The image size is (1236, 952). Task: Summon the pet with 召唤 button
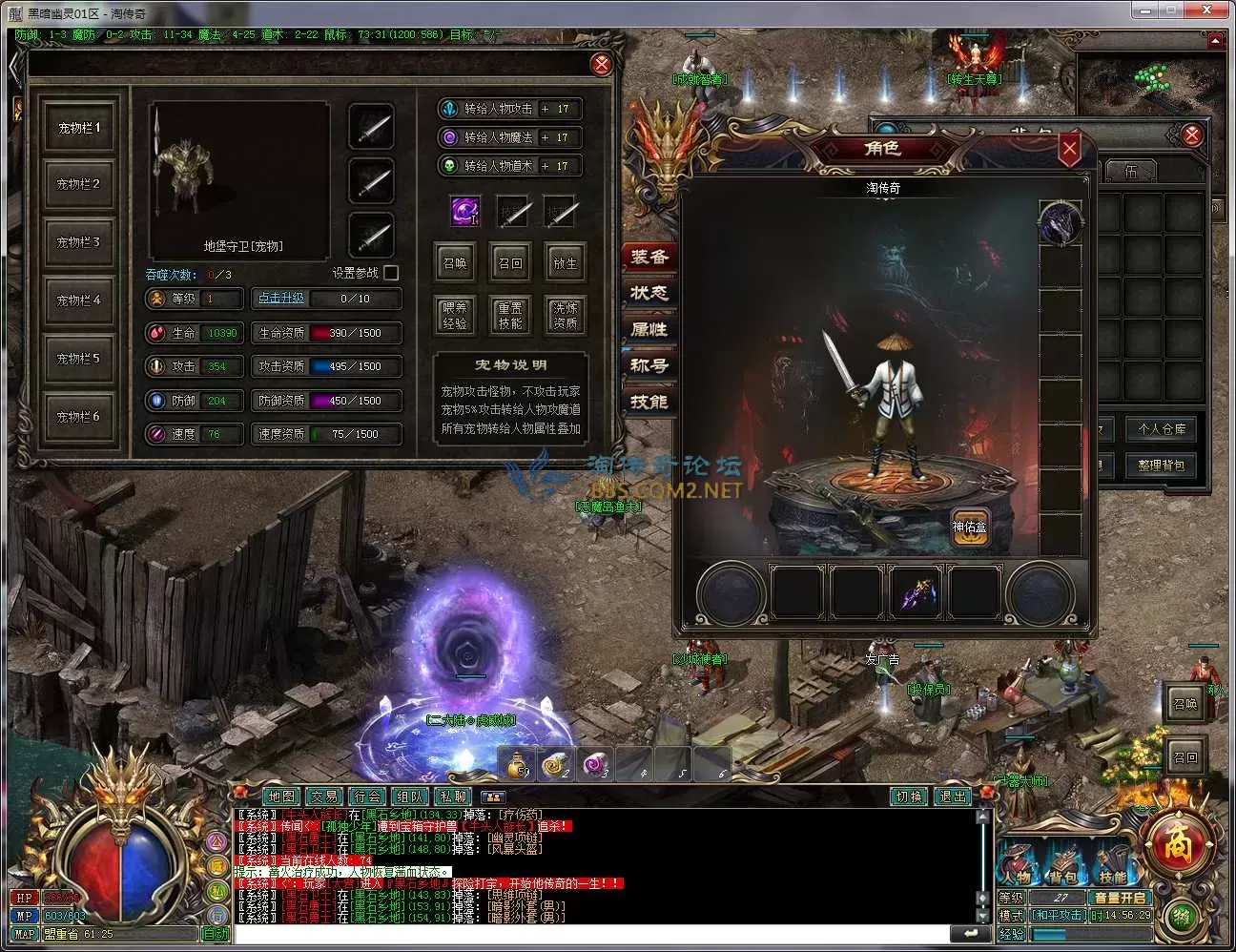[455, 263]
